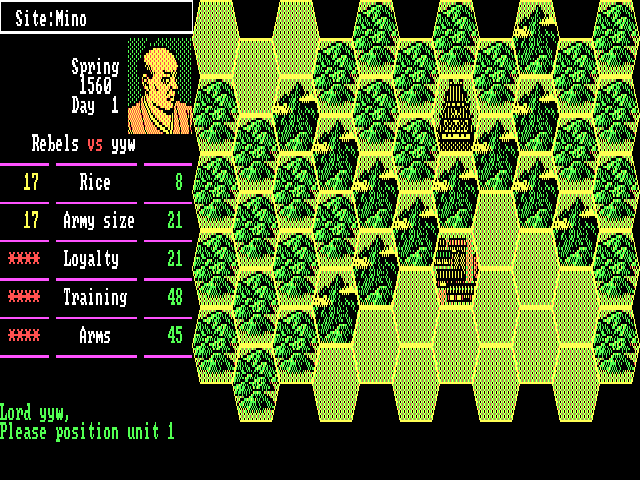Select the town buildings hex tile
The image size is (640, 480).
(455, 269)
